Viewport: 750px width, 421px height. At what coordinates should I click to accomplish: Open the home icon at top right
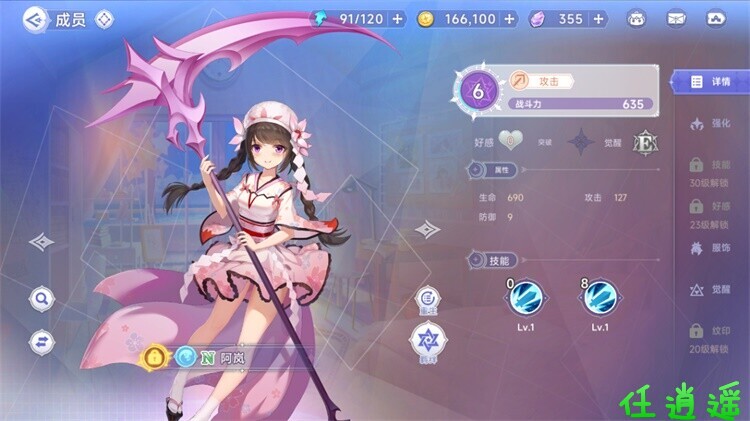click(x=716, y=19)
